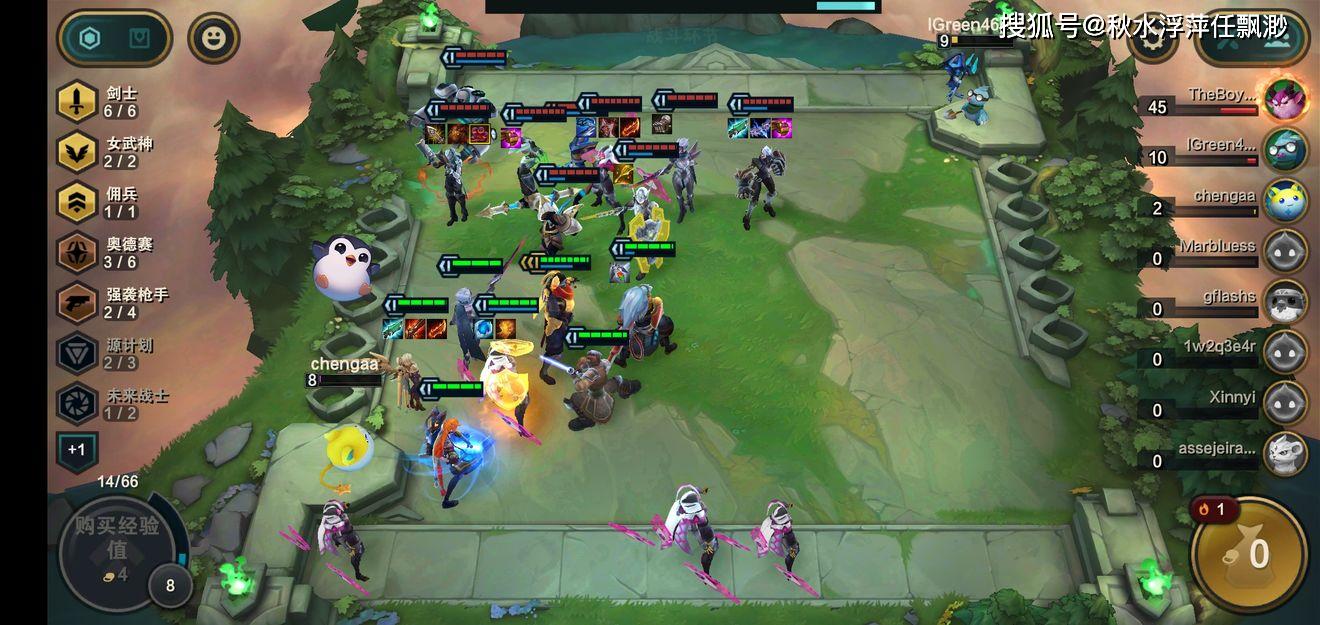1320x625 pixels.
Task: Tap the 女武神 2/2 trait entry
Action: click(77, 152)
